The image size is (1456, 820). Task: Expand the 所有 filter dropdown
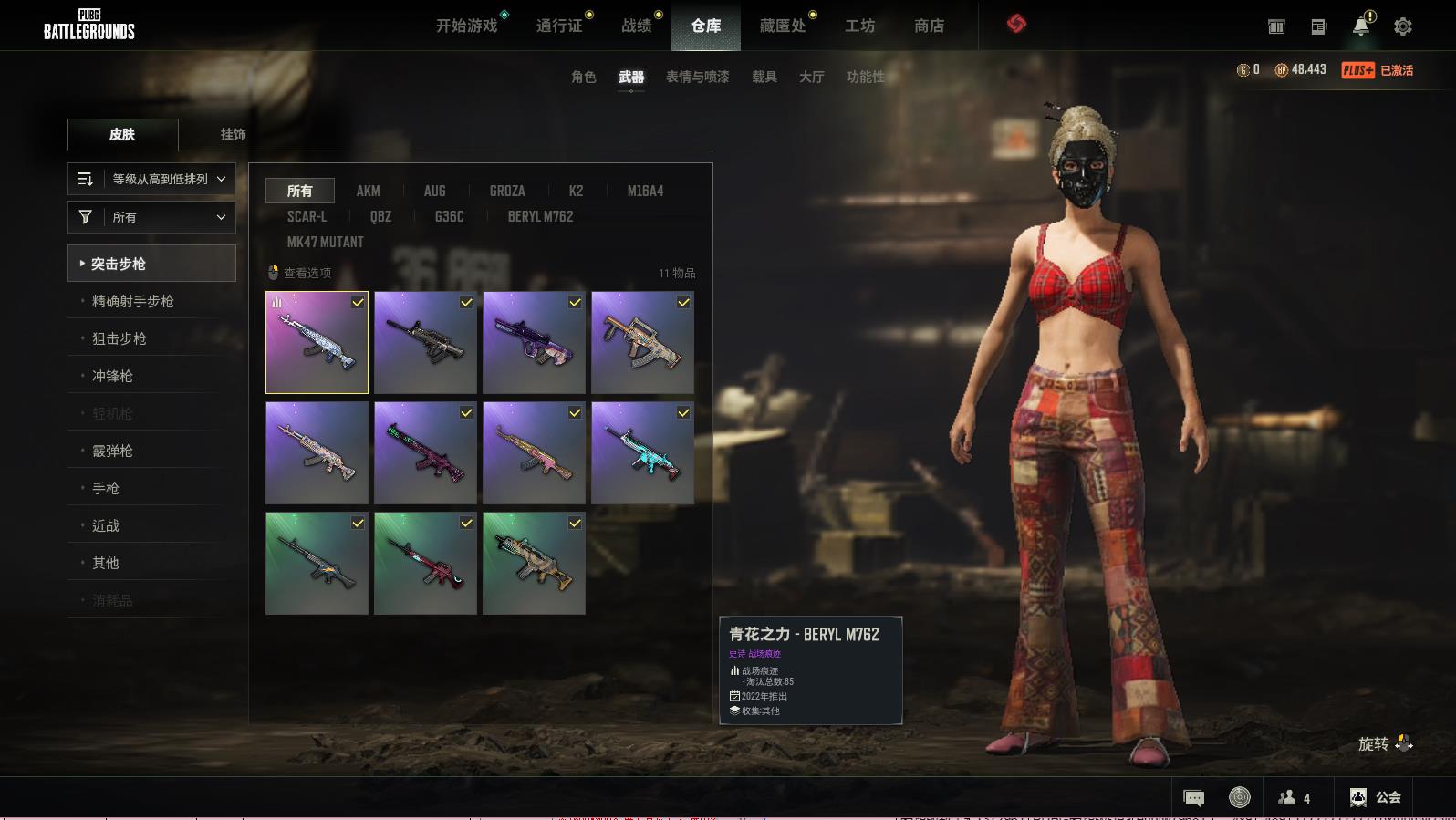[151, 217]
